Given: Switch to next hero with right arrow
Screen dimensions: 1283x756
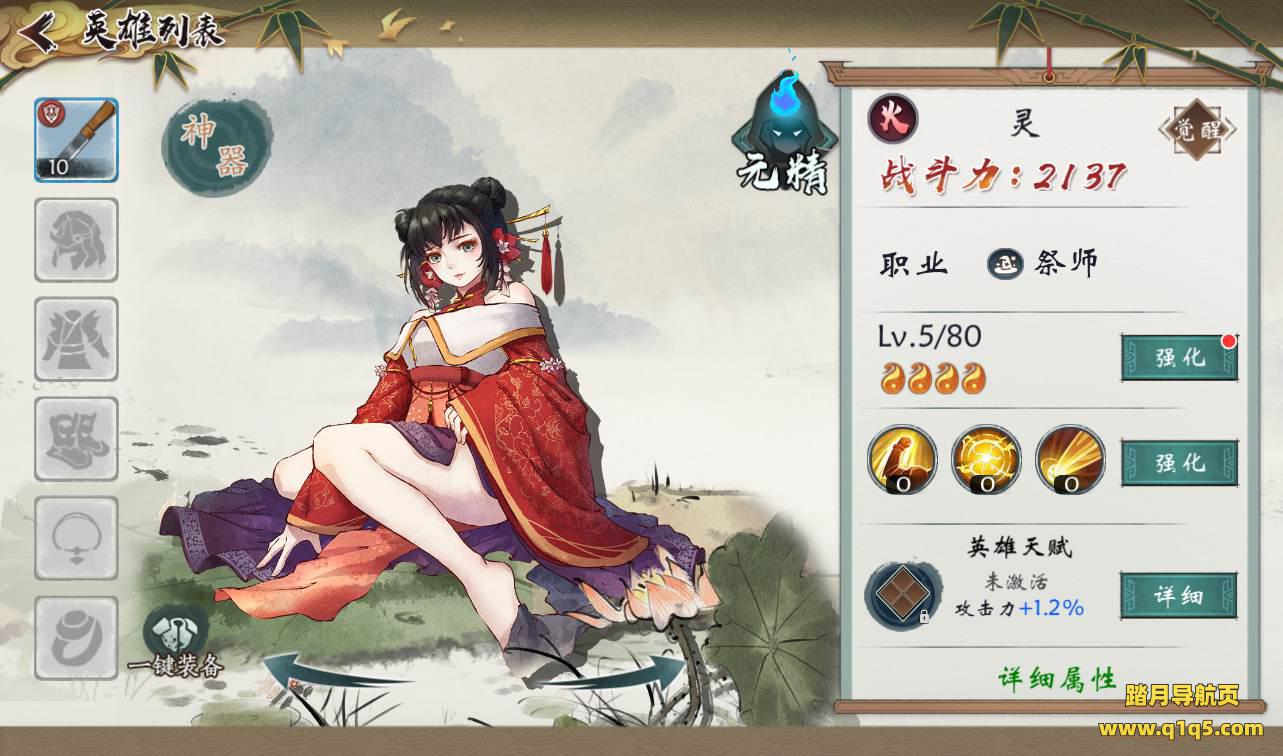Looking at the screenshot, I should coord(626,668).
